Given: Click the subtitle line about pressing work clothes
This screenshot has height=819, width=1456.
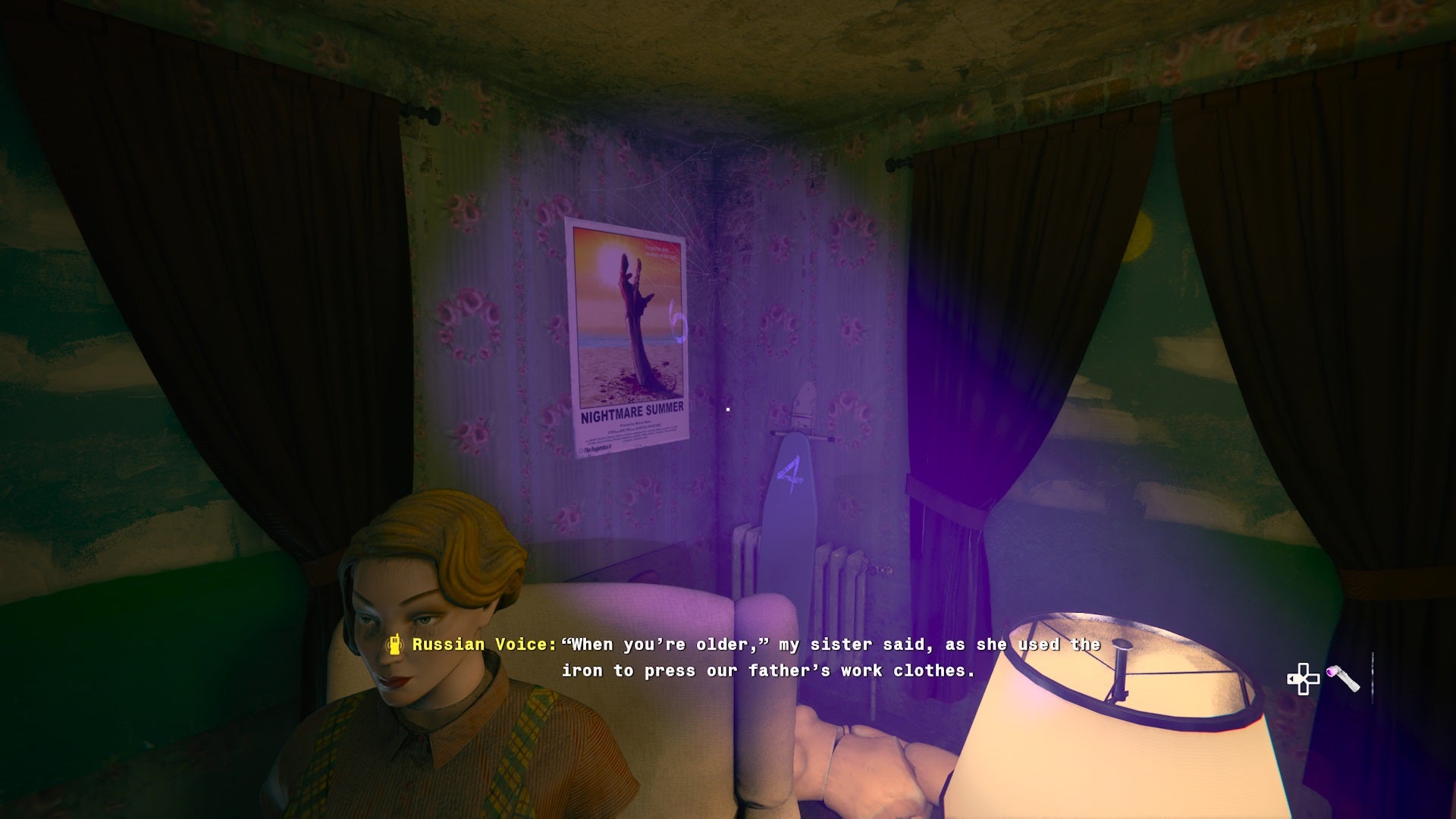Looking at the screenshot, I should click(x=768, y=670).
